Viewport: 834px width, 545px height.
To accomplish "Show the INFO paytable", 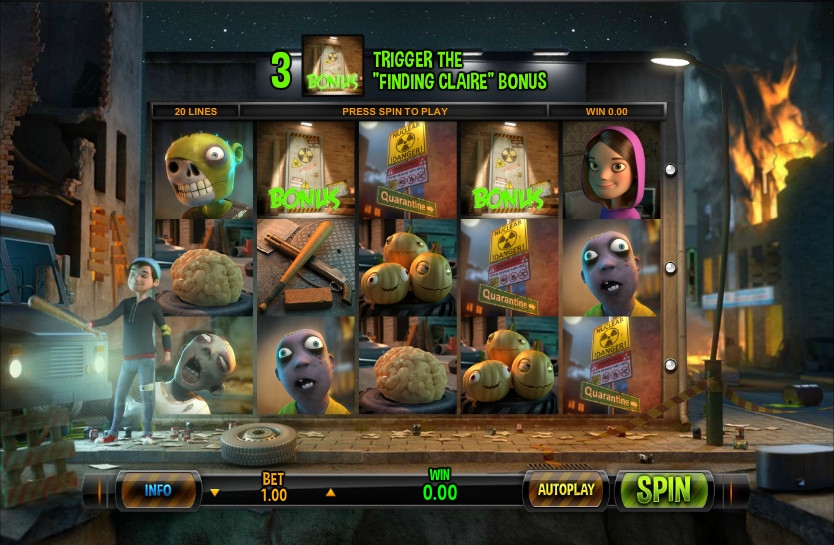I will click(x=158, y=490).
